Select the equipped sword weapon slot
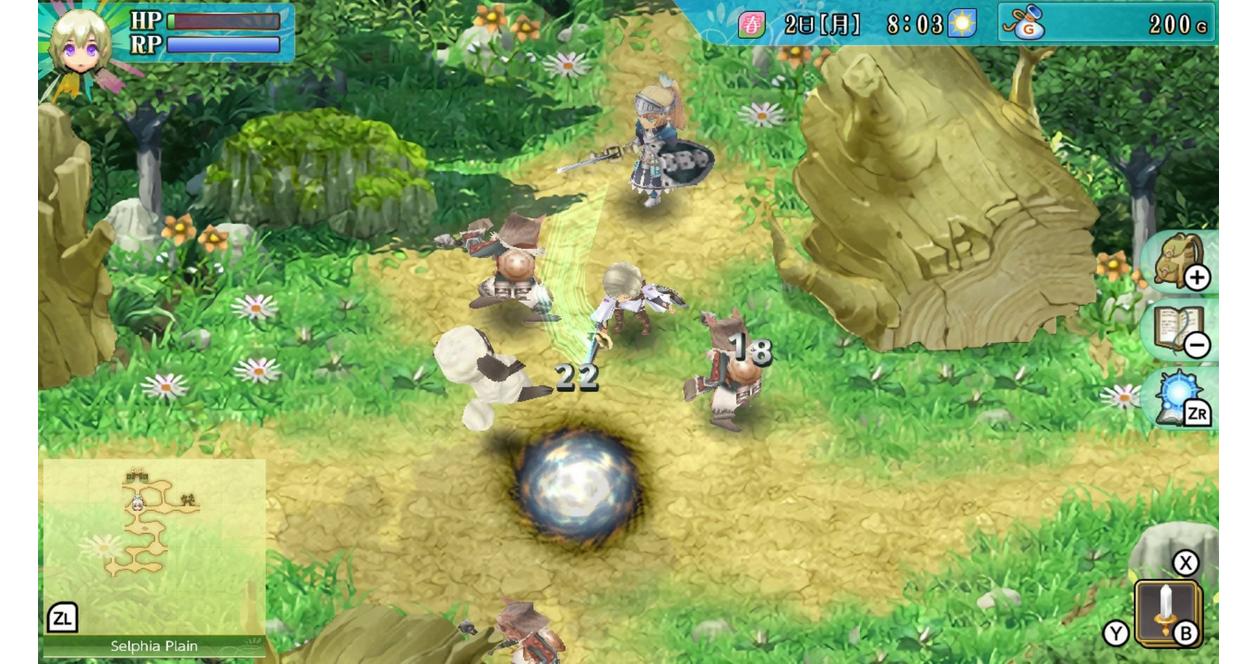The image size is (1256, 664). (1166, 610)
